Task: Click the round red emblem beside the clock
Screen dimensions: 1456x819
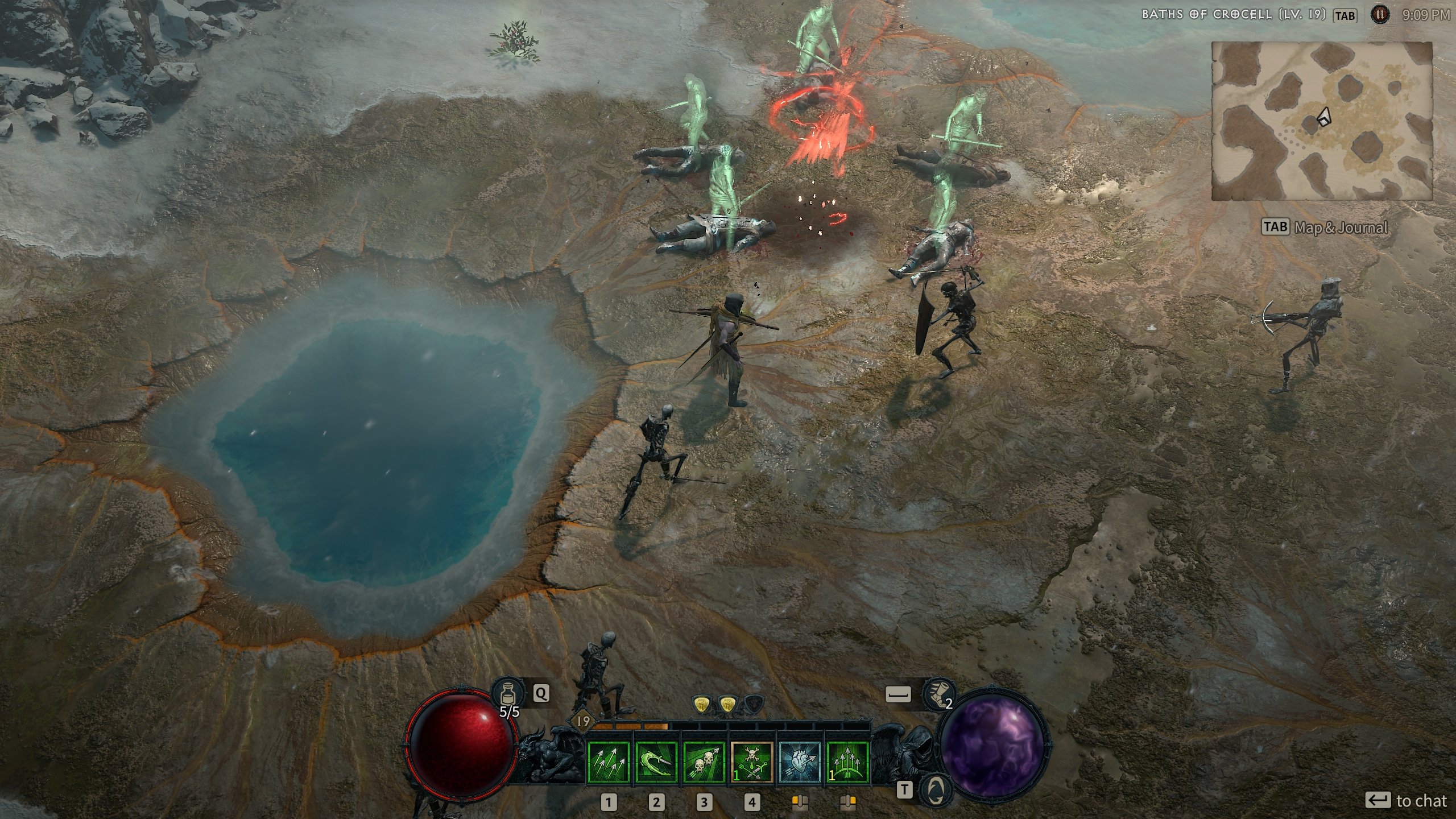Action: click(1379, 15)
